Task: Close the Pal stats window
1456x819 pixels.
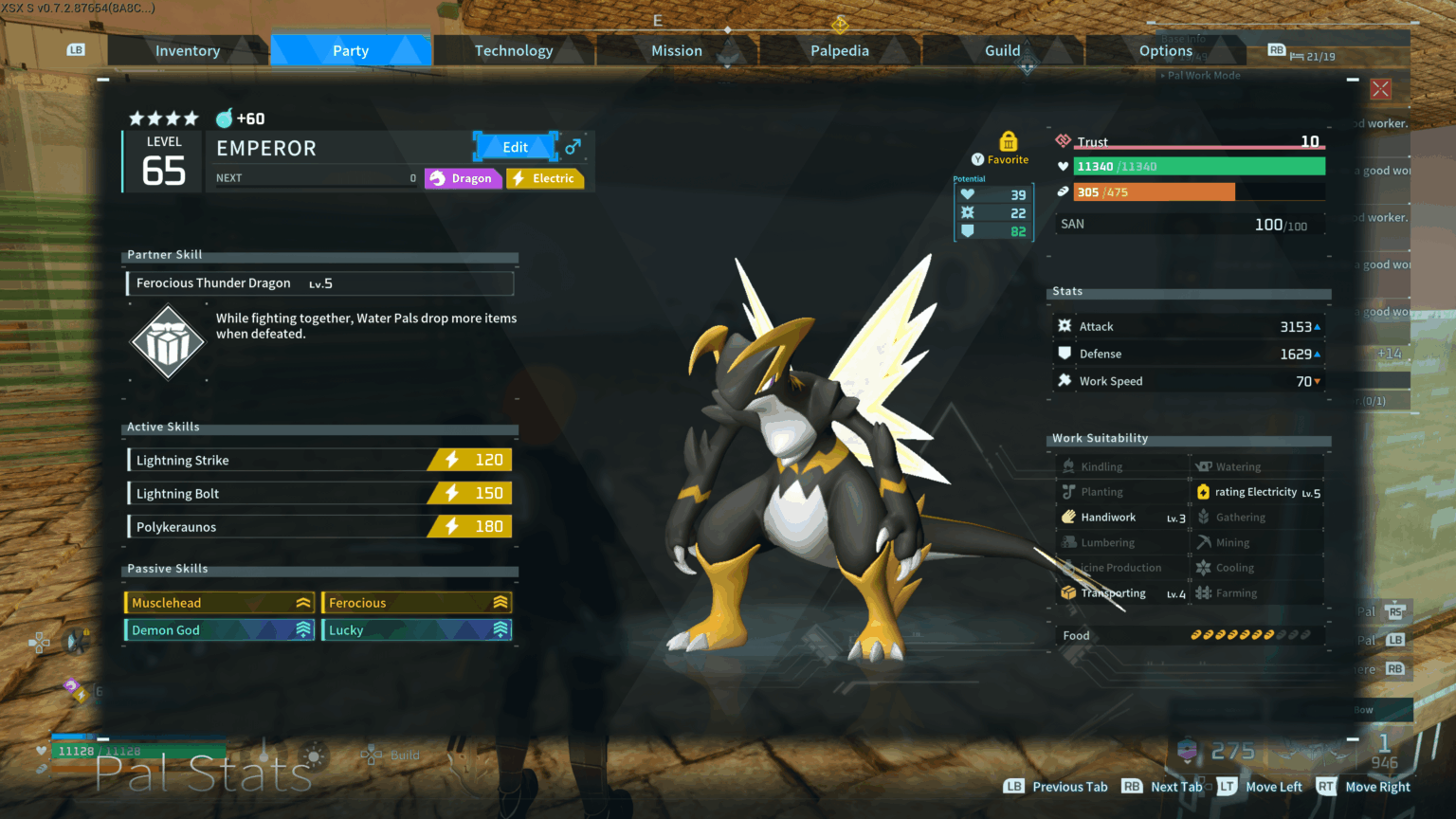Action: pos(1380,89)
